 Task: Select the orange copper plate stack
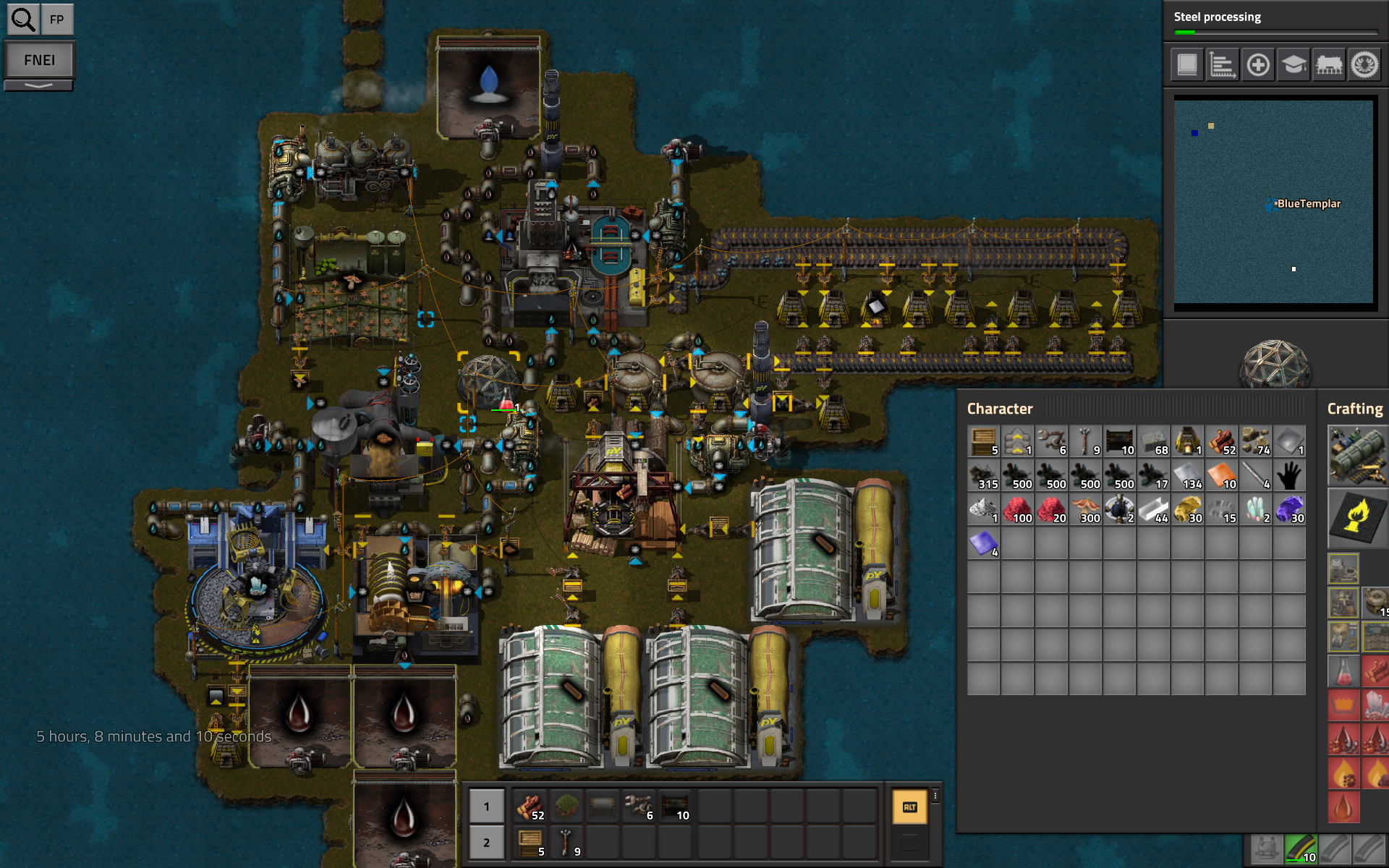click(1221, 475)
